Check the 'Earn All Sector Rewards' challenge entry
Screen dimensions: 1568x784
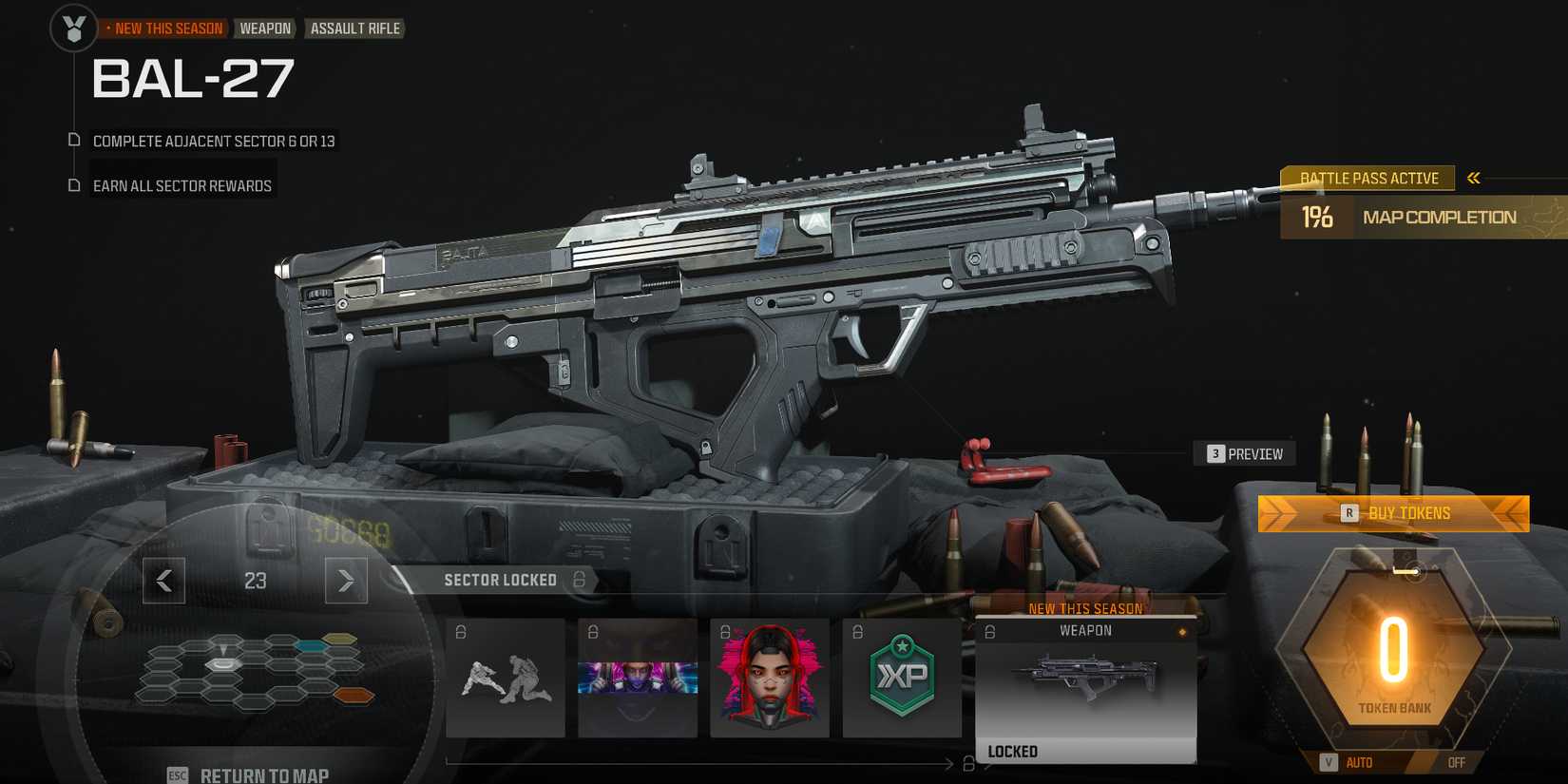point(181,185)
